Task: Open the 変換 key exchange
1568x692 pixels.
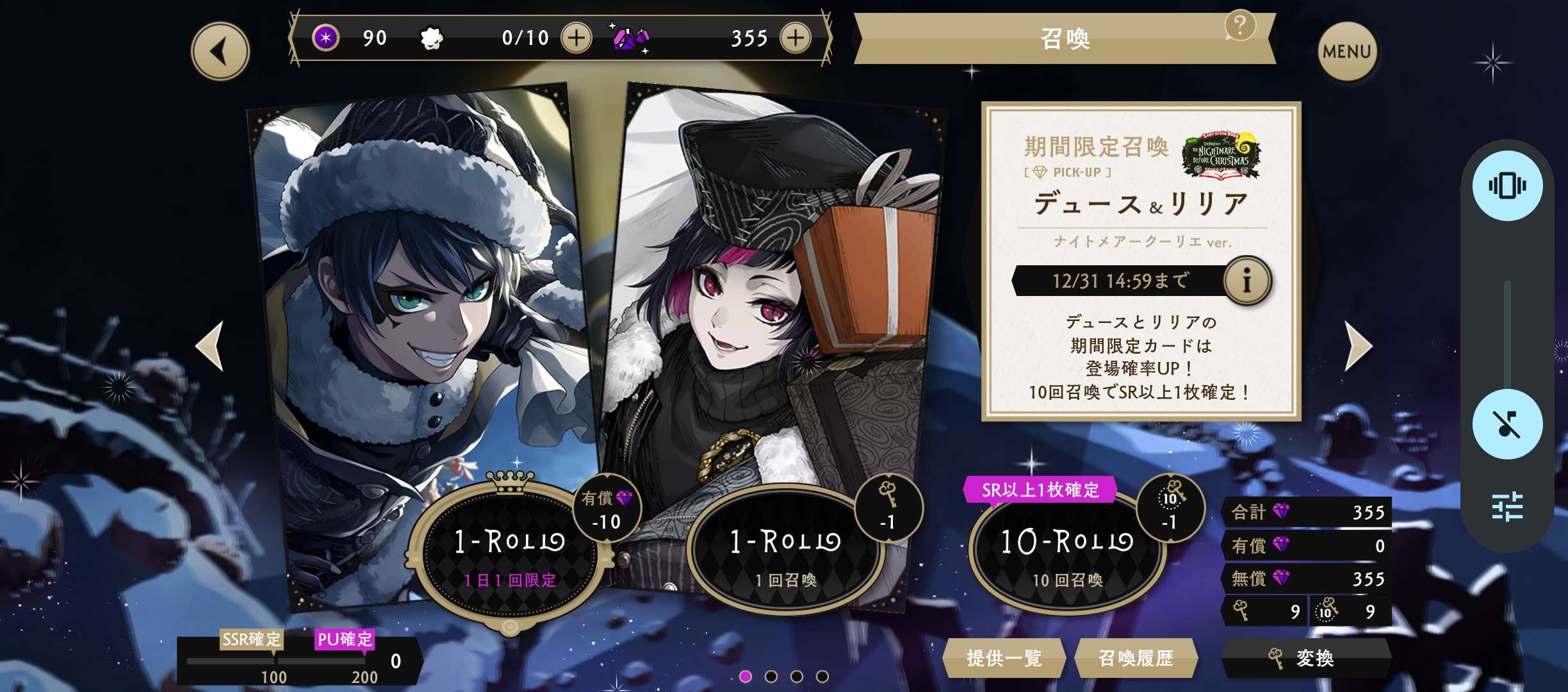Action: pos(1305,658)
